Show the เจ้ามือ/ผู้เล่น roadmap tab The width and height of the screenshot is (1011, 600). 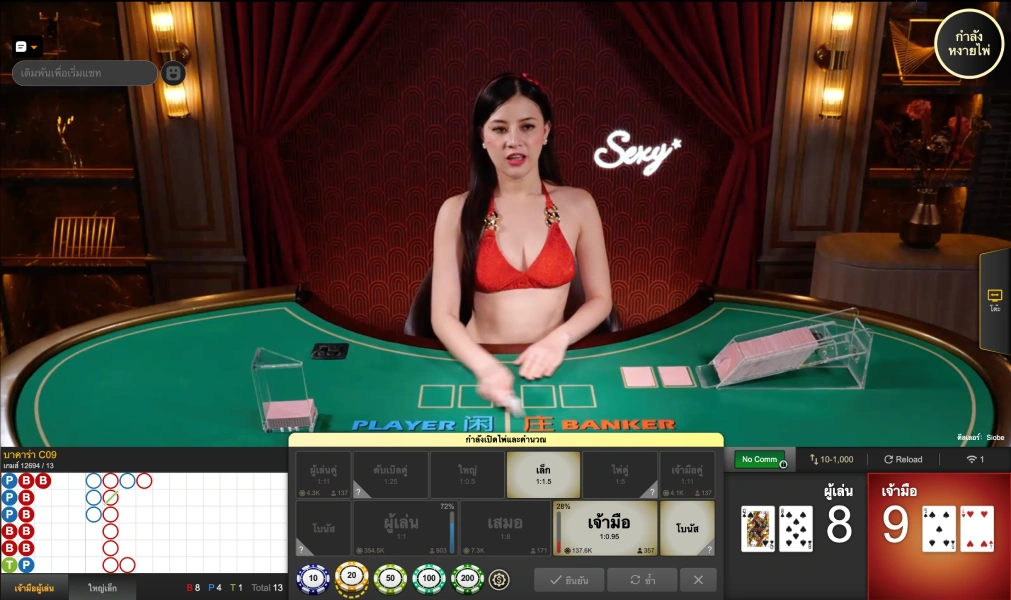(x=34, y=588)
